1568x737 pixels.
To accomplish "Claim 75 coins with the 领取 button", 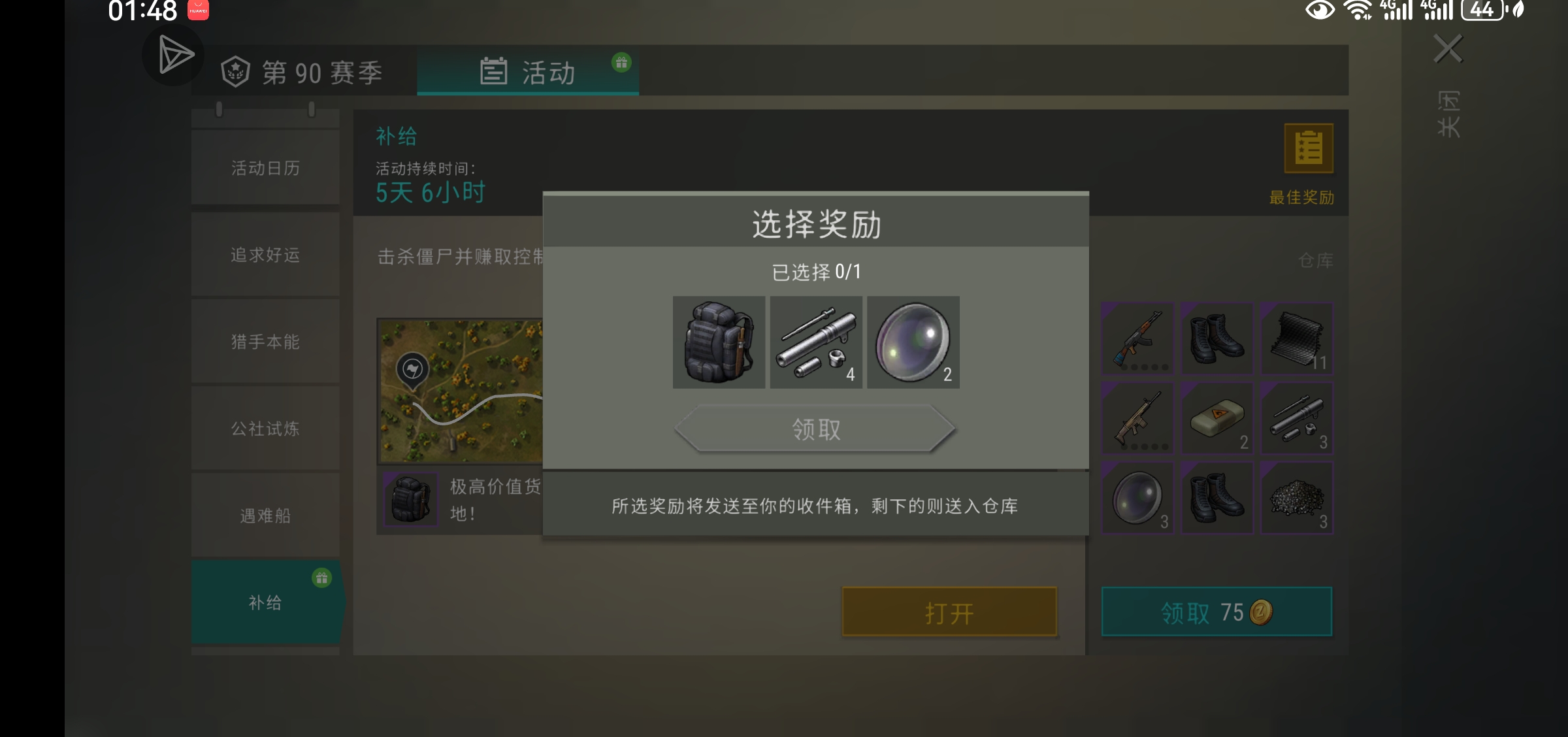I will pos(1215,612).
